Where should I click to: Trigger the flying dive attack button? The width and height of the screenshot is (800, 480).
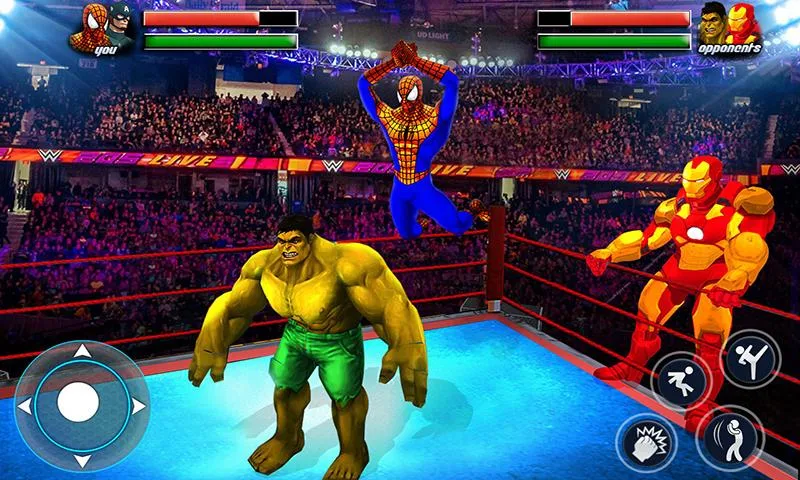pyautogui.click(x=681, y=382)
